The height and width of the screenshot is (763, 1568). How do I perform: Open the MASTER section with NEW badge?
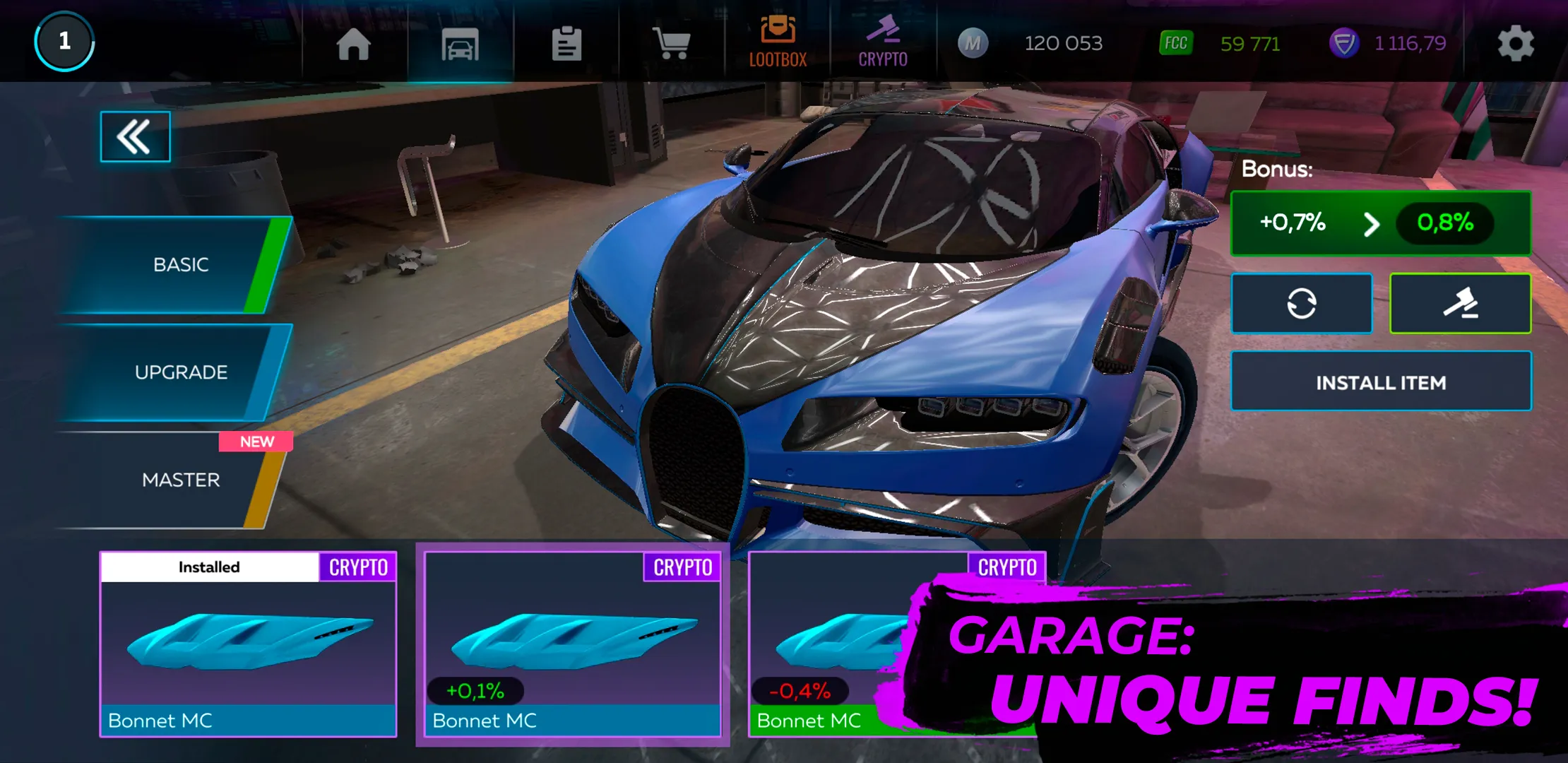coord(181,479)
